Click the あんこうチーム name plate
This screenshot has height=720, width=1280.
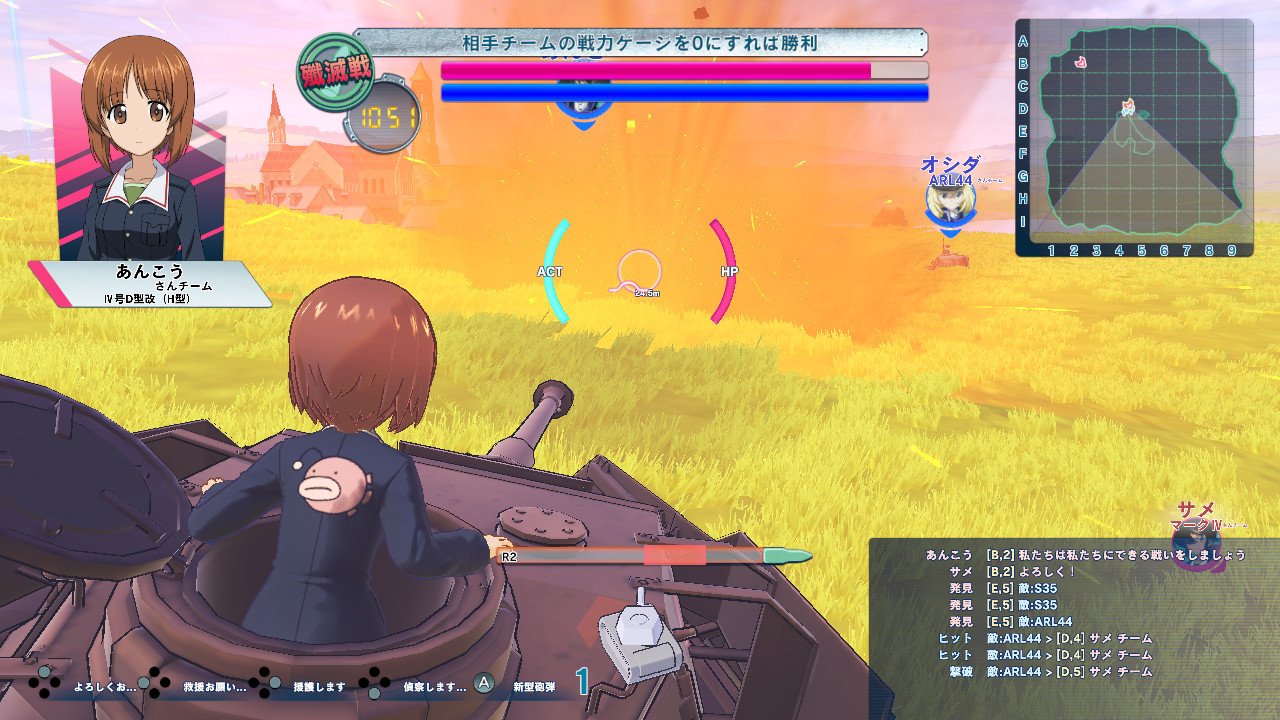point(150,284)
